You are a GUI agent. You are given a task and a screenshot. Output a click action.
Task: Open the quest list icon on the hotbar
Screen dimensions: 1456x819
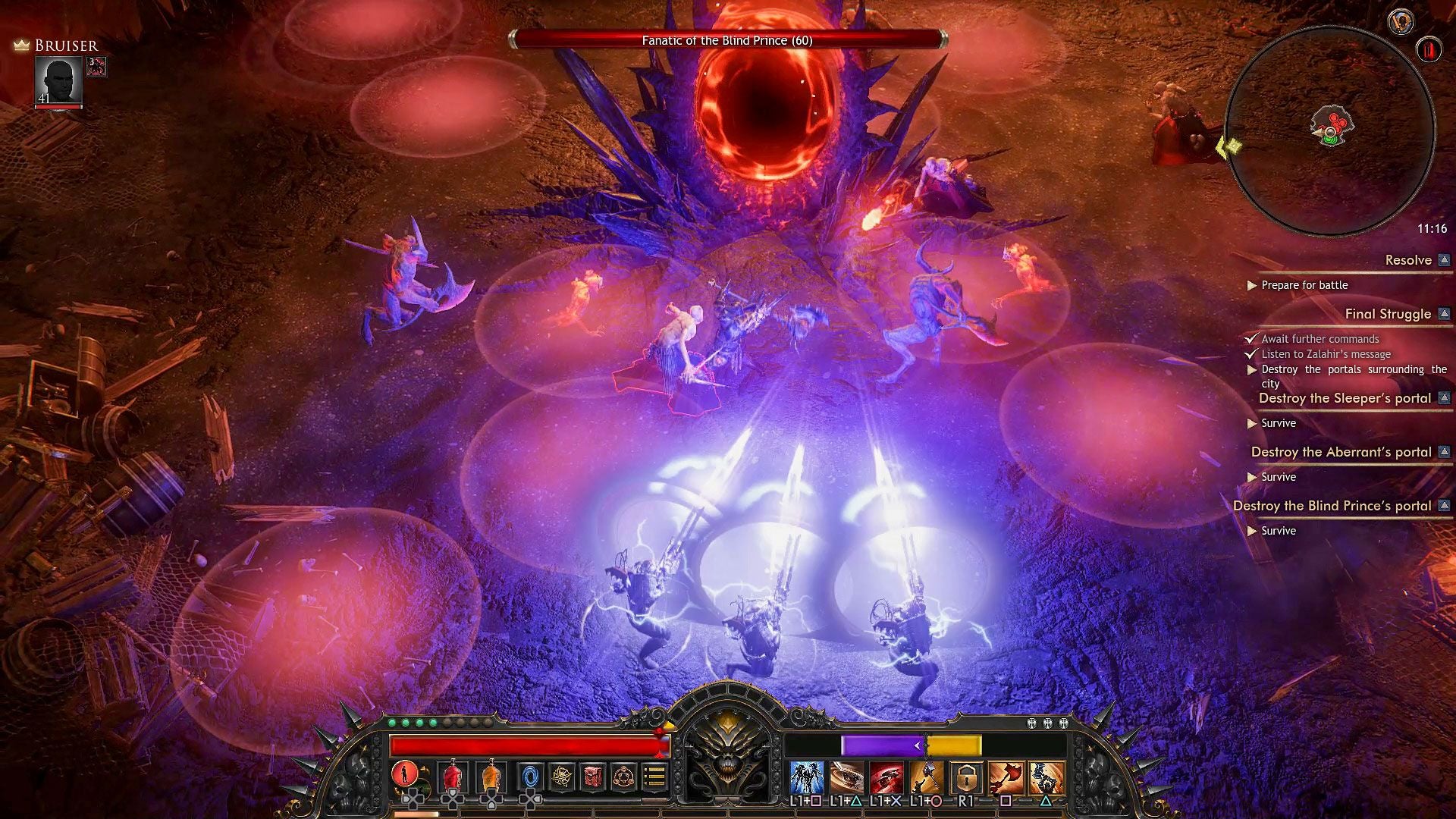(655, 777)
